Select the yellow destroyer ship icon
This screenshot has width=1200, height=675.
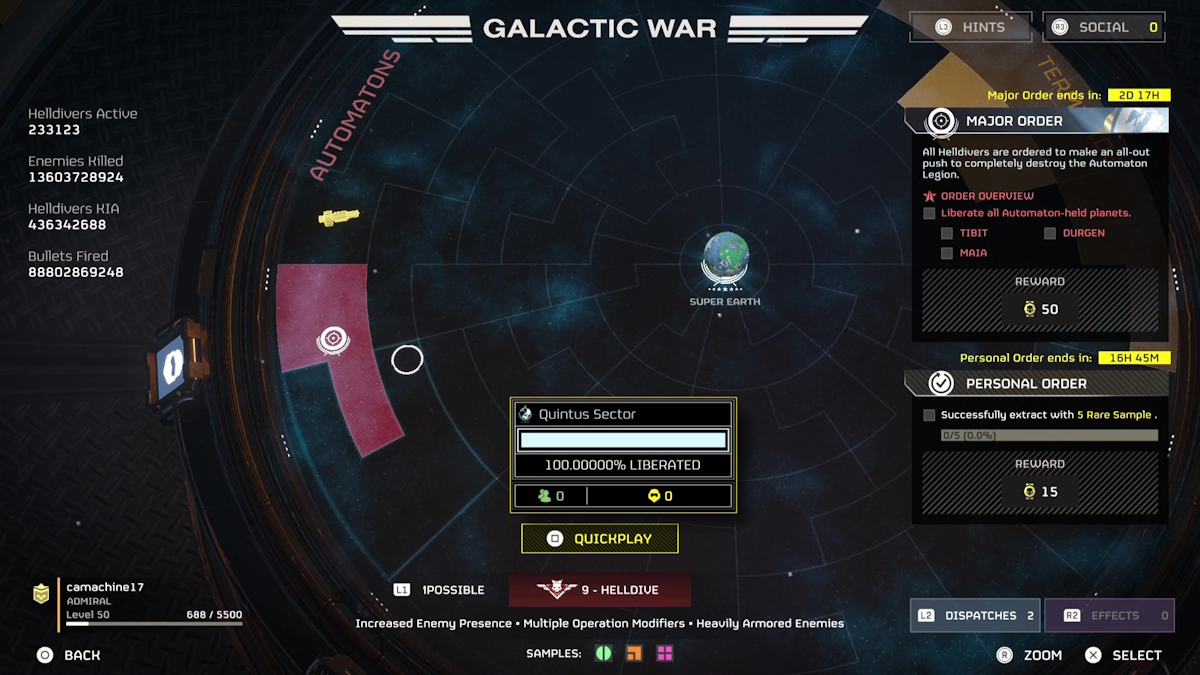click(338, 216)
